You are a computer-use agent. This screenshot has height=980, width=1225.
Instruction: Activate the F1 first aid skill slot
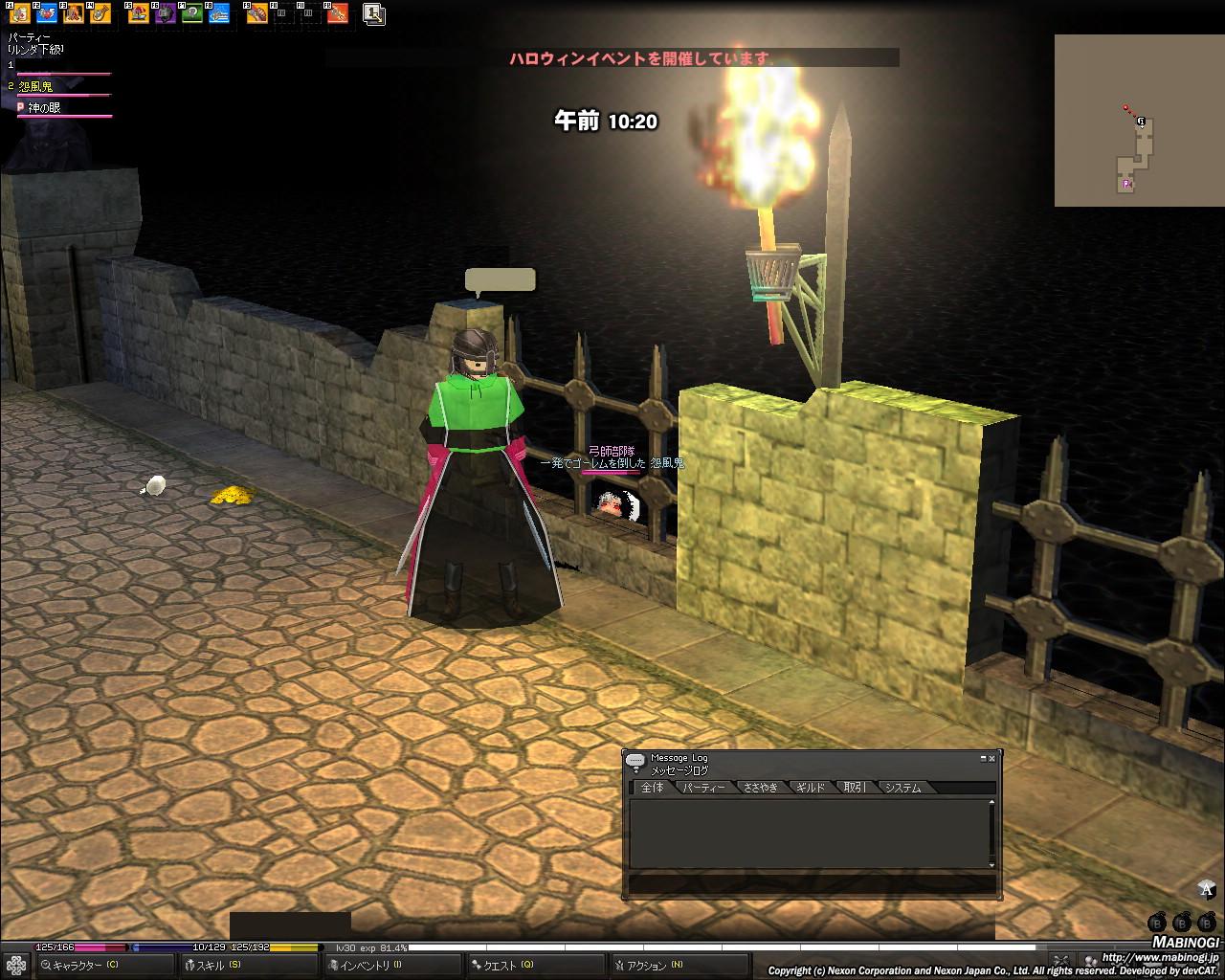(x=19, y=13)
